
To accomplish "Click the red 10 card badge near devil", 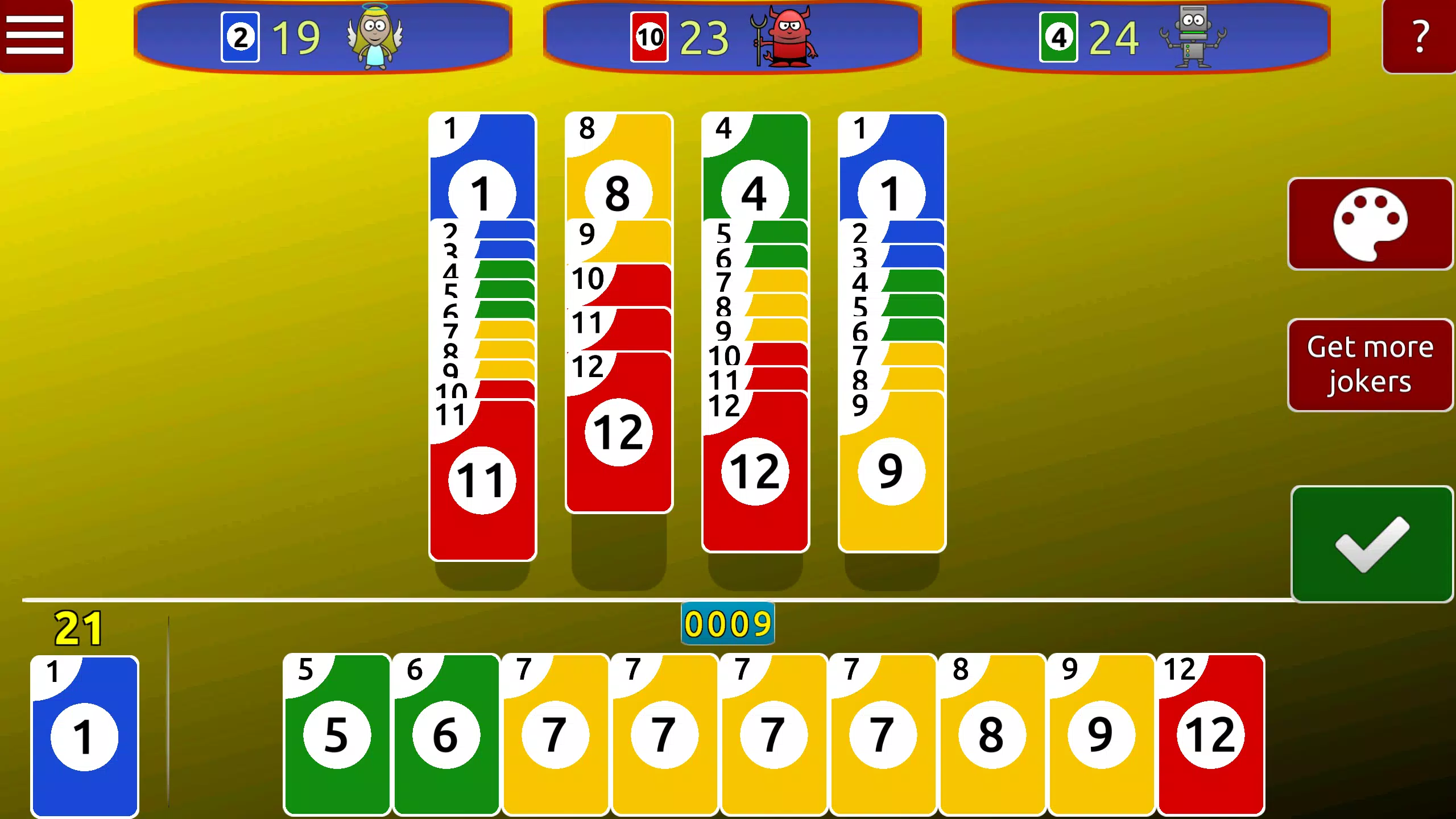I will tap(650, 35).
